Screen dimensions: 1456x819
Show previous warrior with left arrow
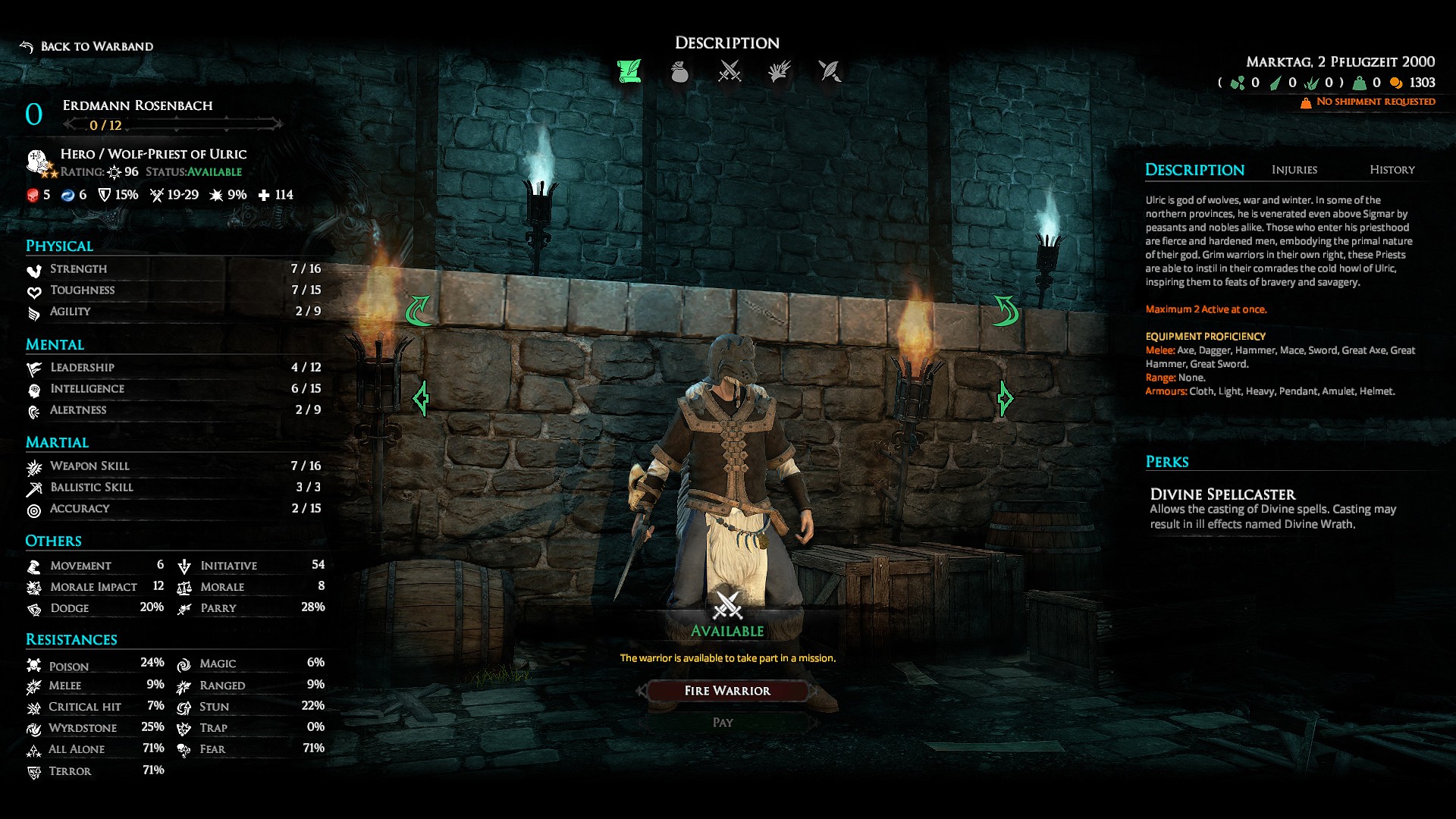[x=422, y=398]
